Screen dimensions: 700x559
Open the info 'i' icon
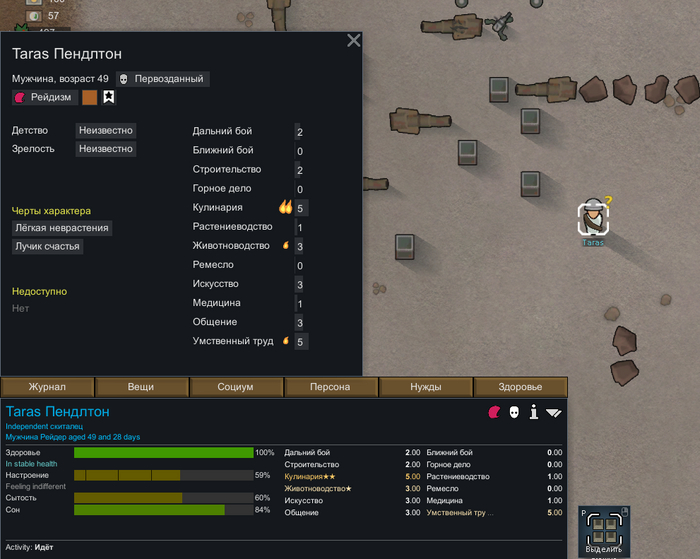pos(534,412)
